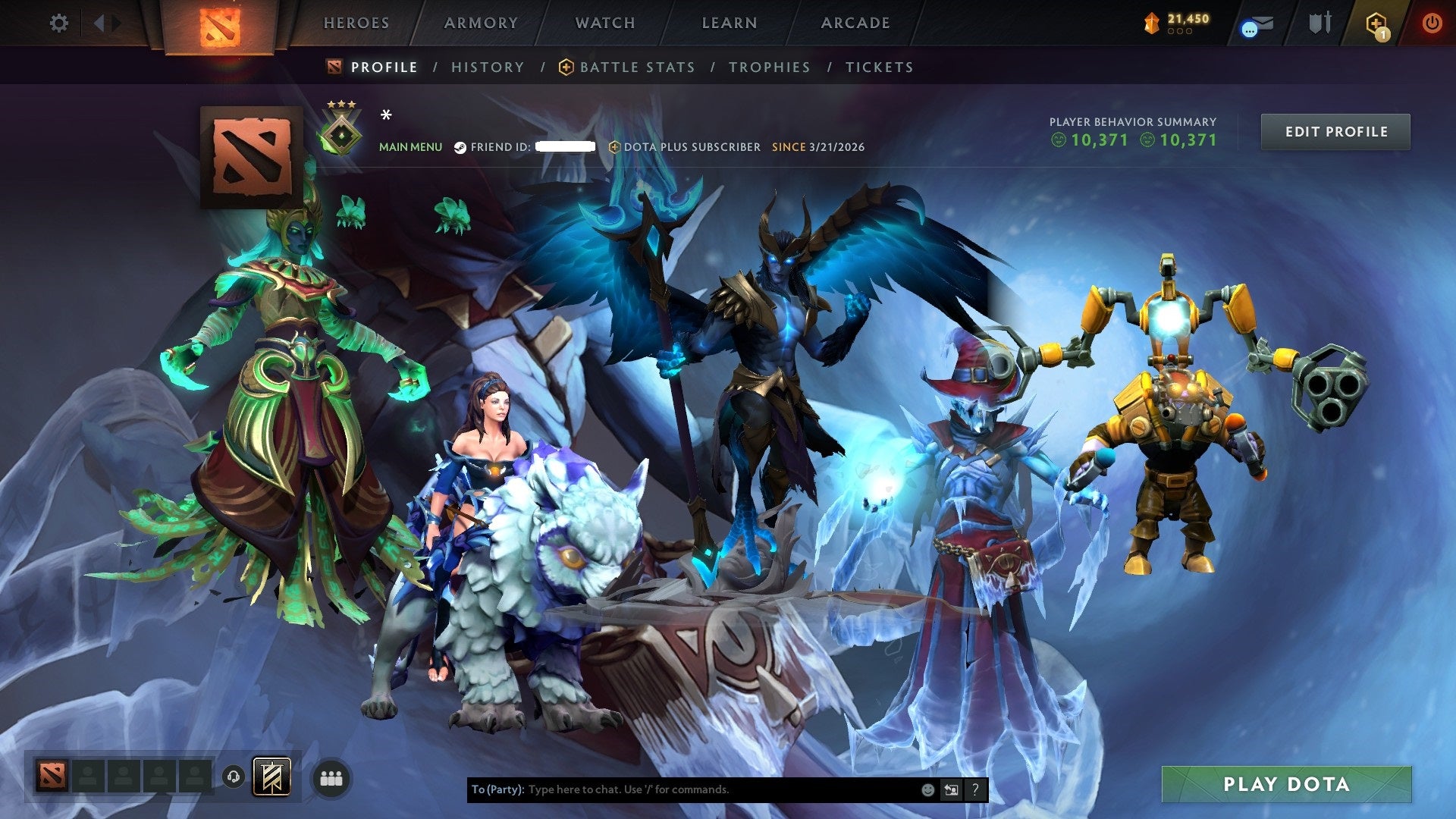Click the Edit Profile button
Image resolution: width=1456 pixels, height=819 pixels.
coord(1335,131)
